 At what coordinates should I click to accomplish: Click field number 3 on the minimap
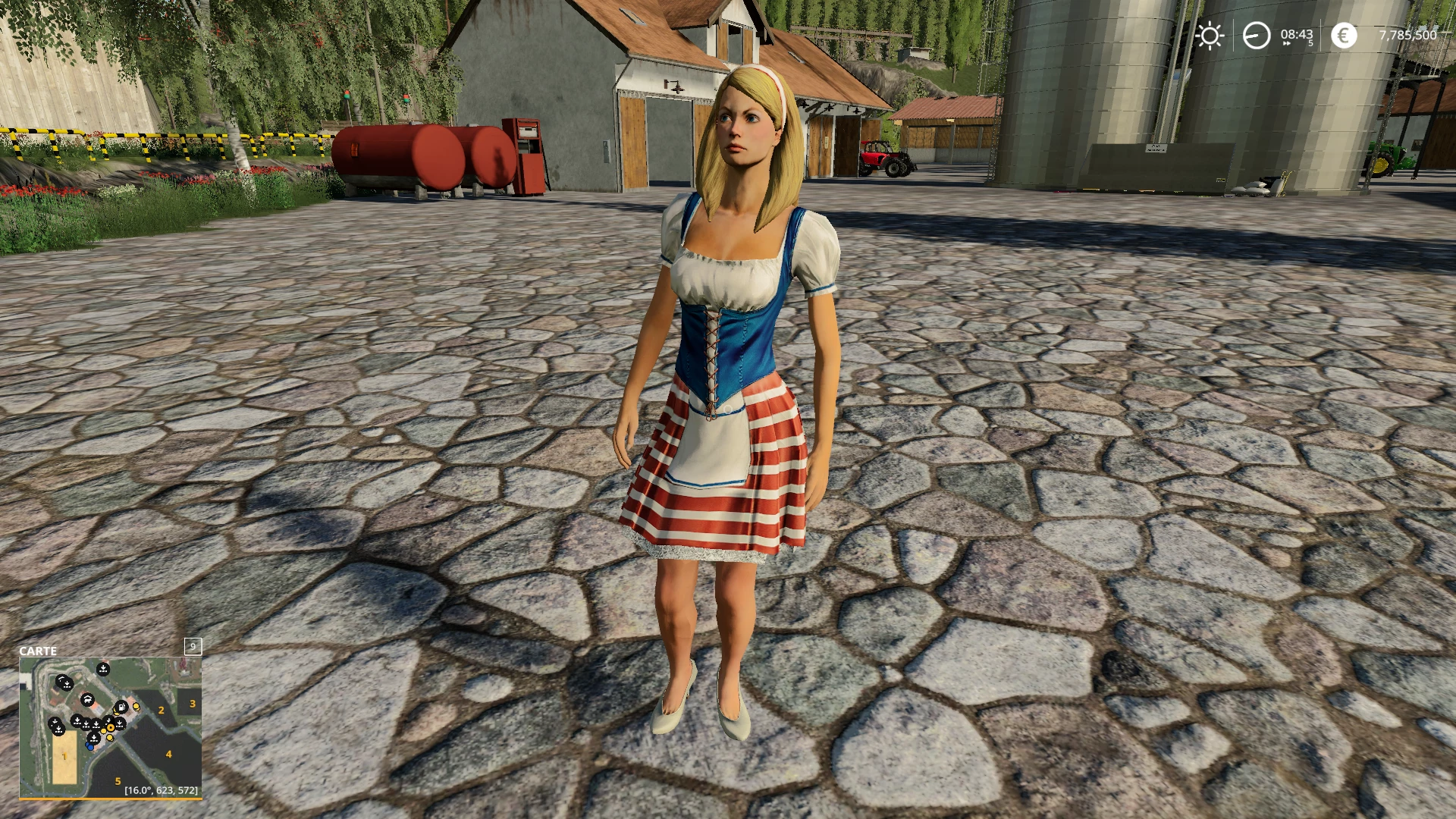tap(193, 704)
